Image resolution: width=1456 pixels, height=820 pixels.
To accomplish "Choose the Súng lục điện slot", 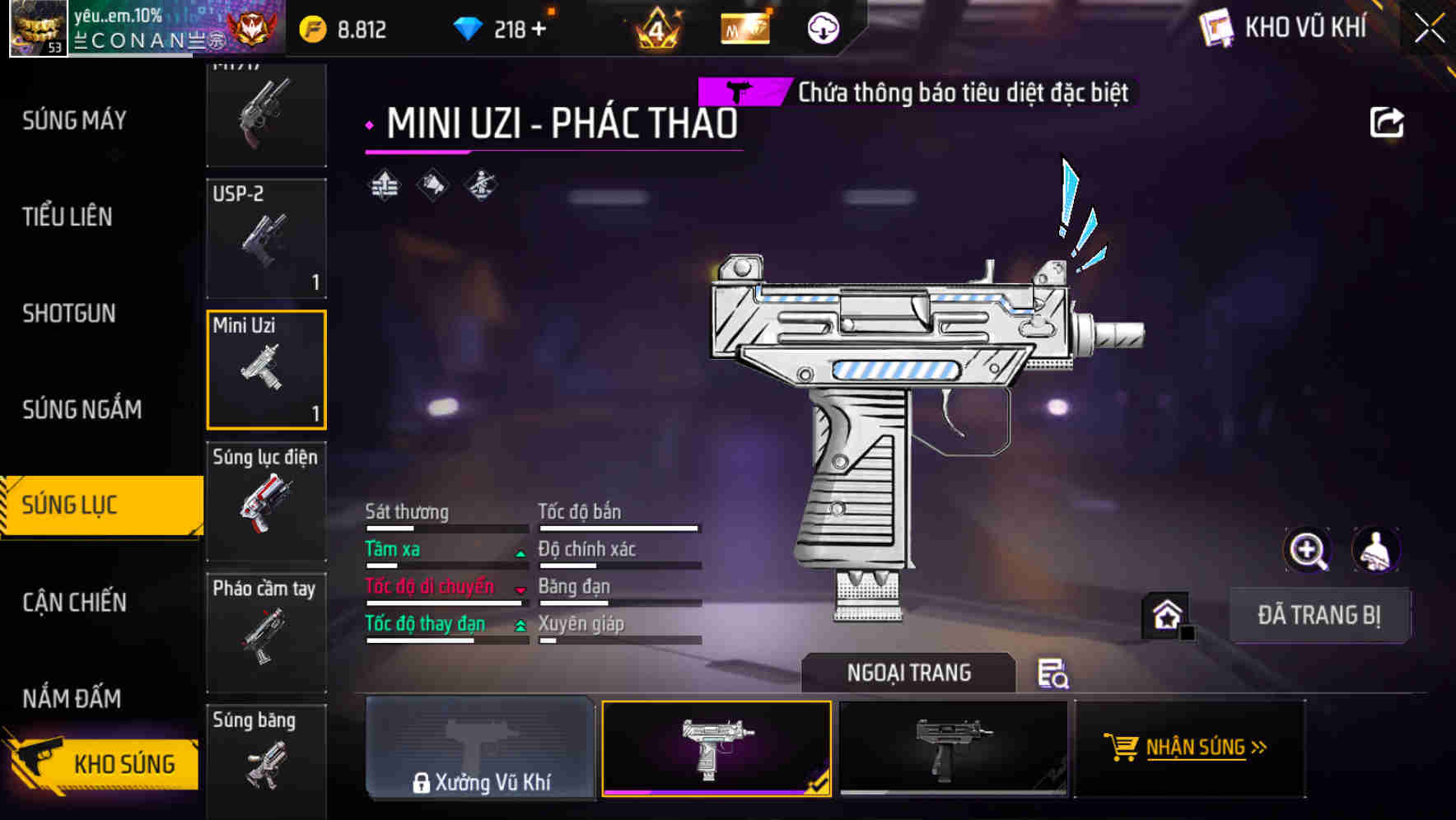I will tap(266, 501).
